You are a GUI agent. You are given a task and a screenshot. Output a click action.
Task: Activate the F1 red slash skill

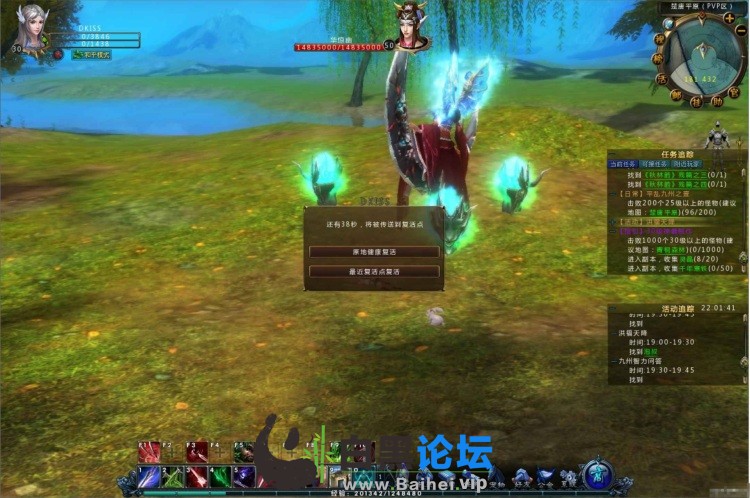pos(149,452)
